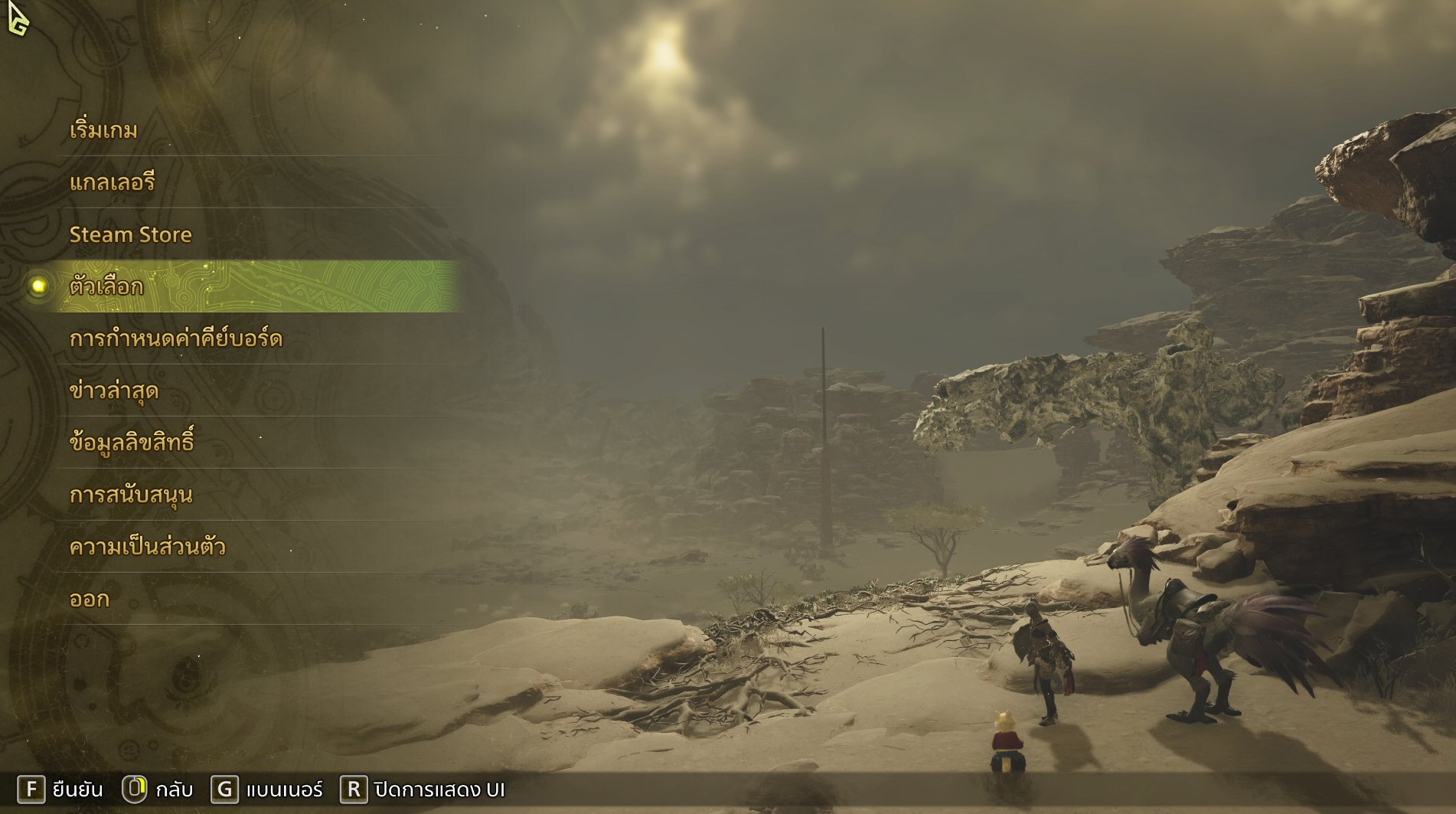
Task: Open การกำหนดค่าคีย์บอร์ด keyboard settings
Action: [x=175, y=338]
